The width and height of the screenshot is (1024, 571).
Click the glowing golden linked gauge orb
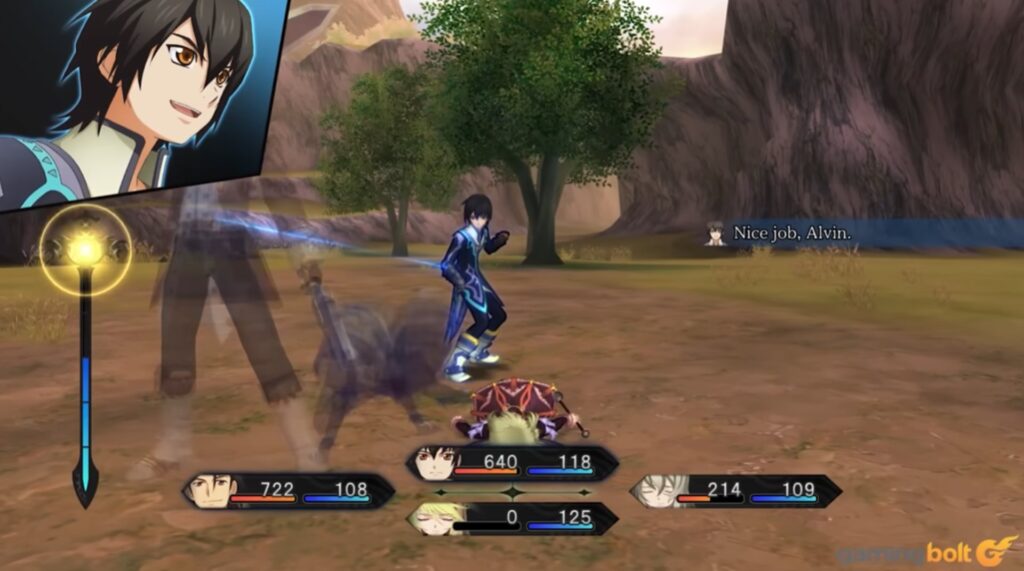[85, 250]
